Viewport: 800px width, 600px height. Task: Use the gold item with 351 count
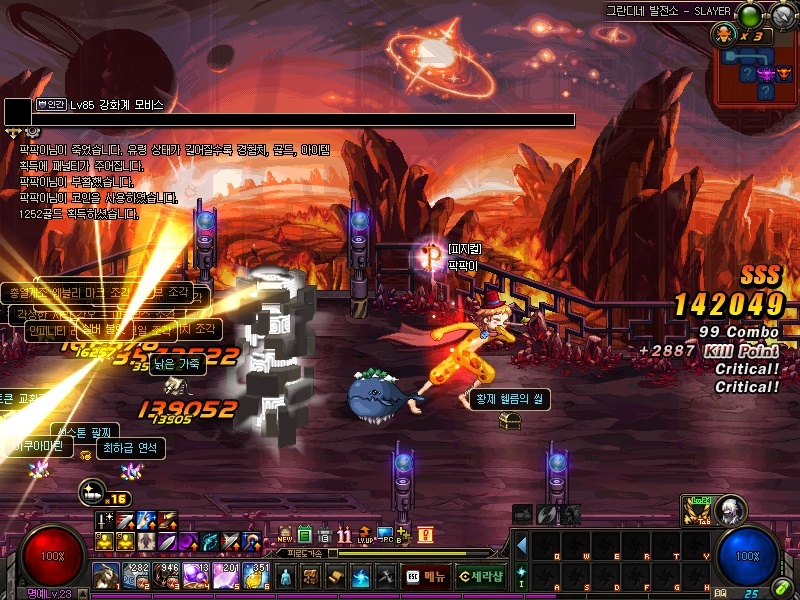click(255, 576)
